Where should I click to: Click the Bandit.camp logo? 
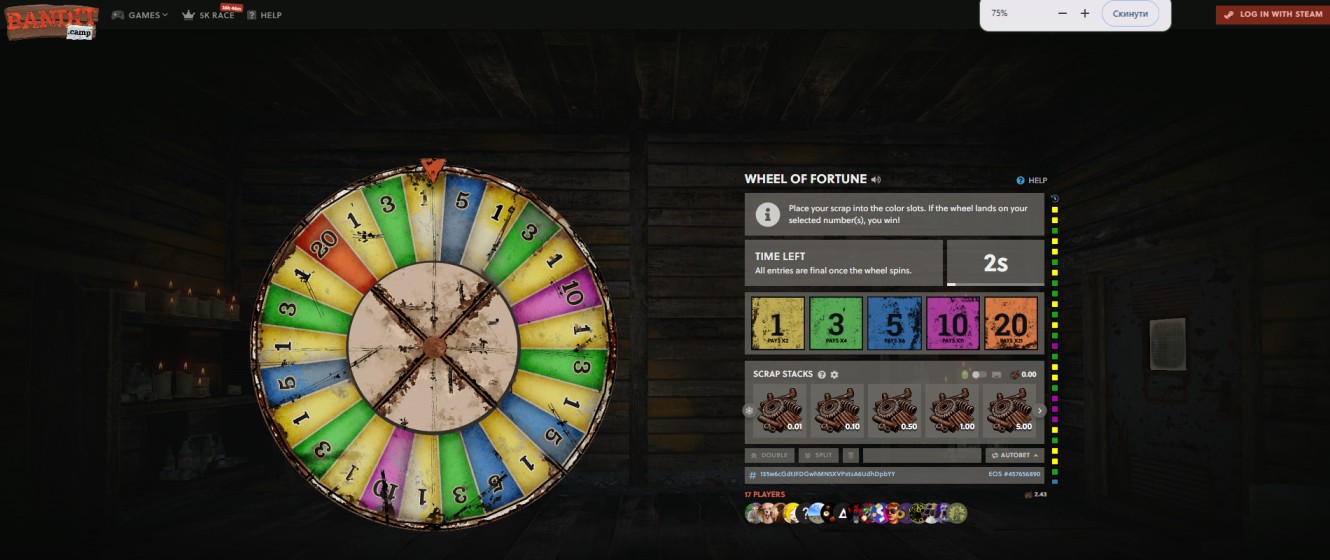52,22
